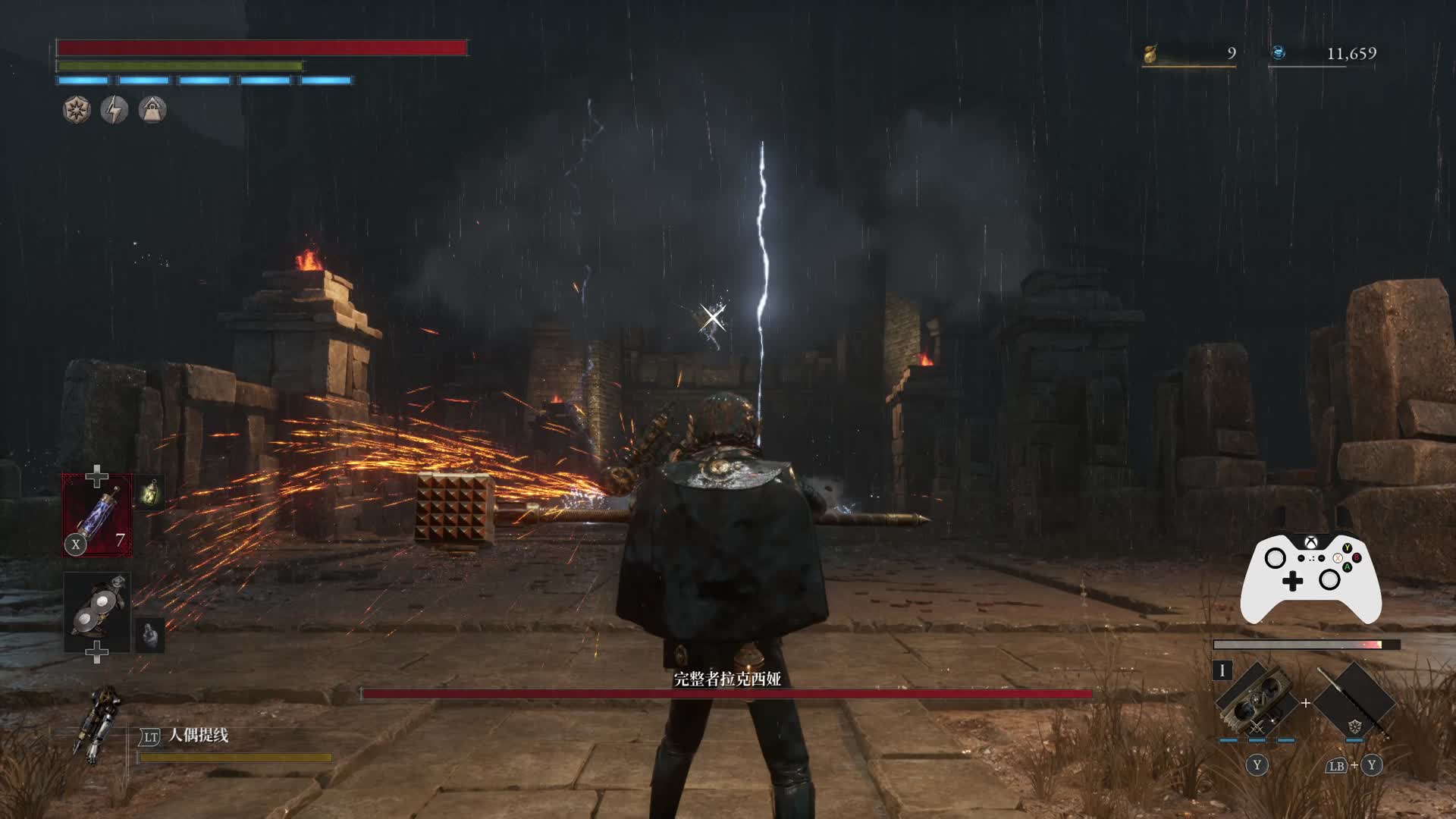This screenshot has width=1456, height=819.
Task: Click the blue Ergo currency icon
Action: point(1279,53)
